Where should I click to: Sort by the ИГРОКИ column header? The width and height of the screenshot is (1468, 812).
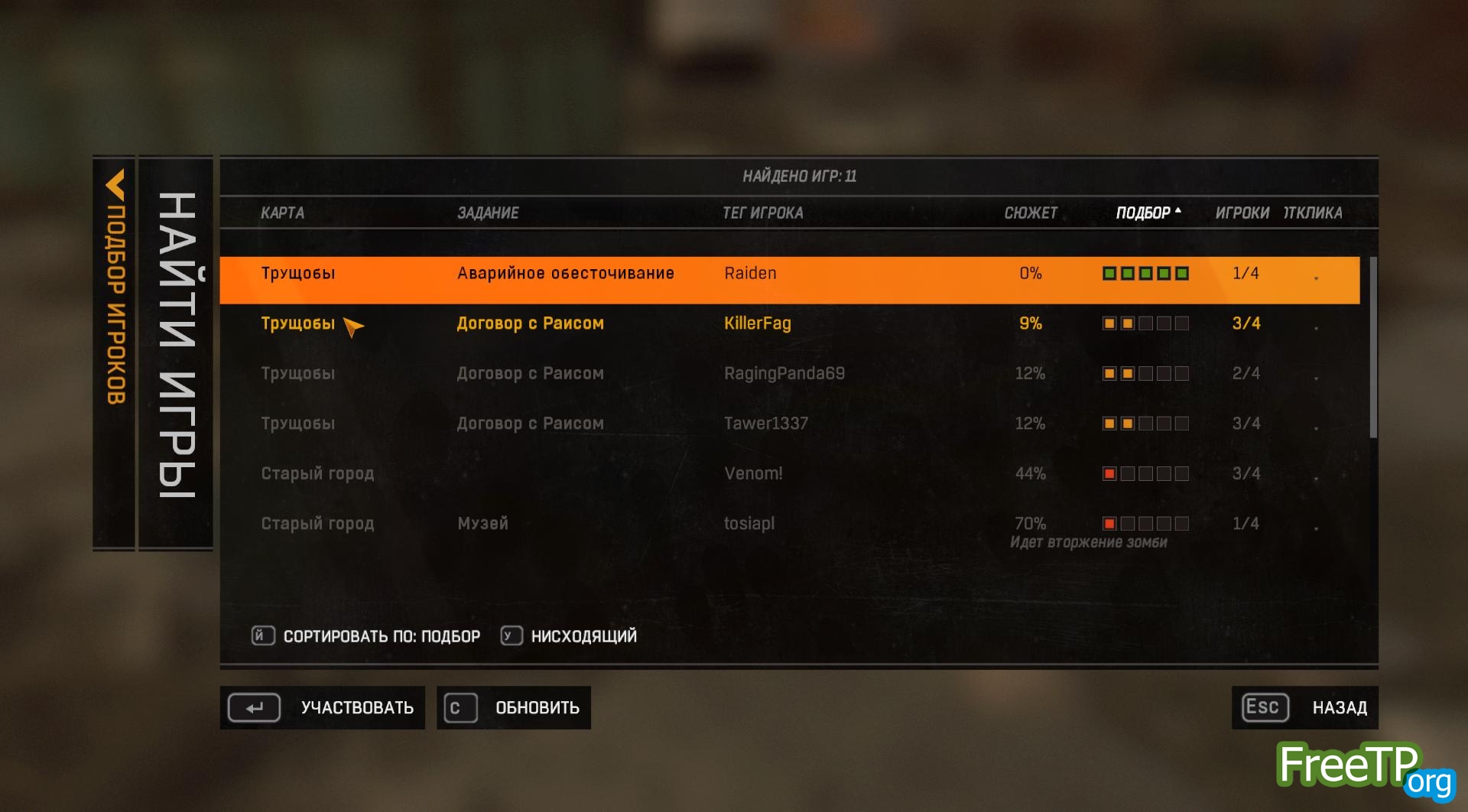(x=1242, y=213)
